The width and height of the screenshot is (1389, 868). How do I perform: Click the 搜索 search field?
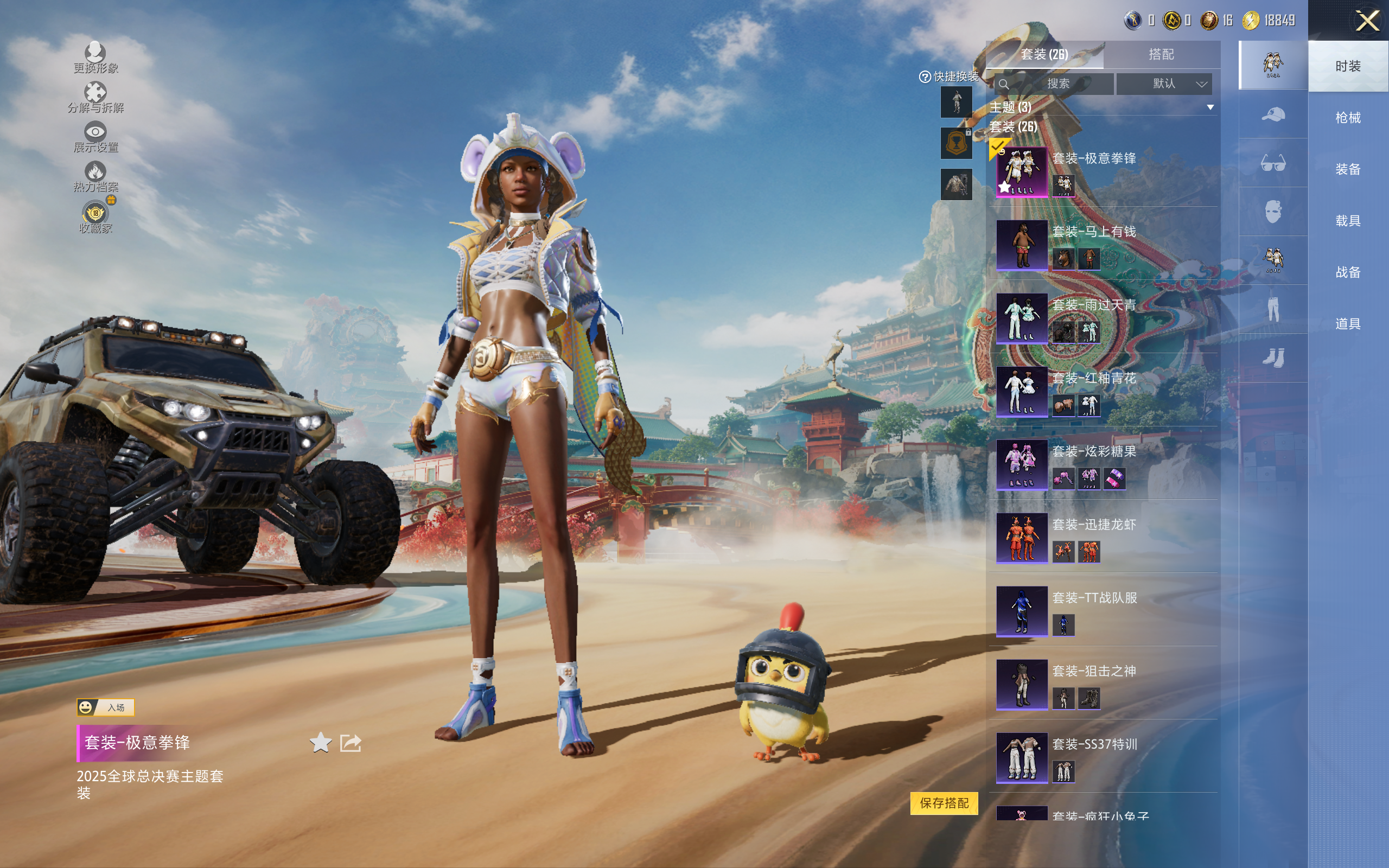1057,84
